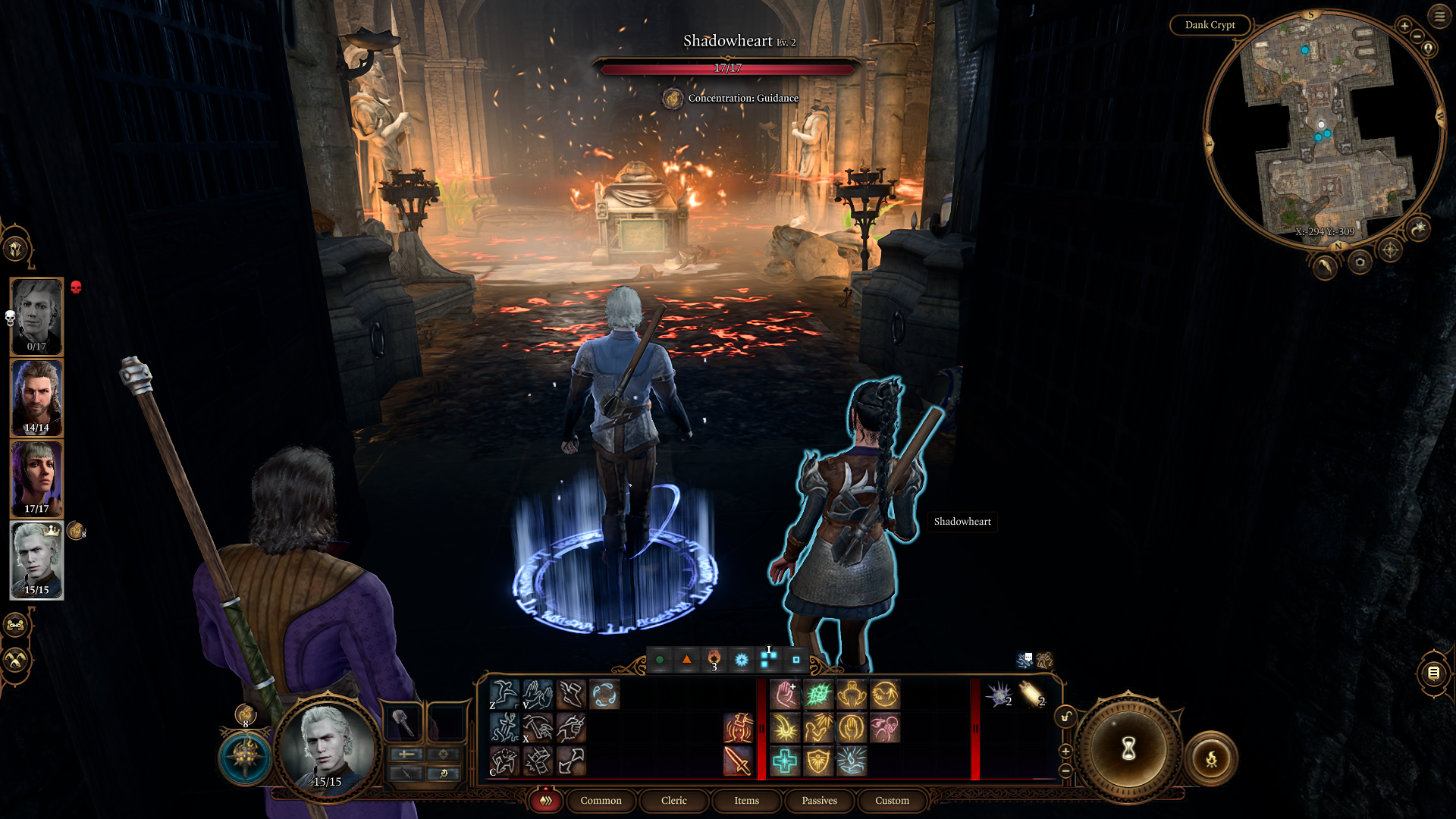Open the combat log on the right edge
This screenshot has height=819, width=1456.
[x=1433, y=673]
